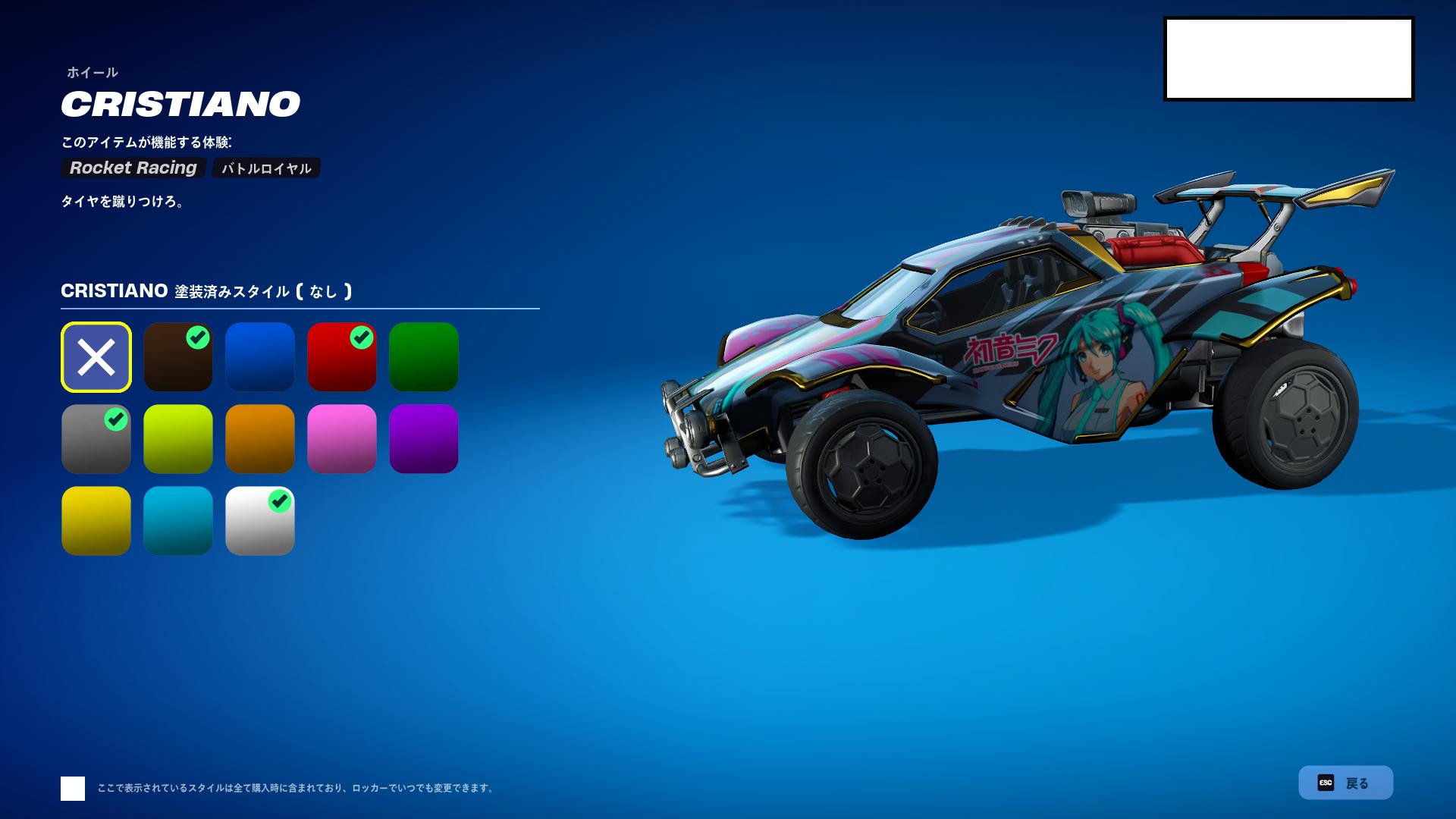The width and height of the screenshot is (1456, 819).
Task: Pick the purple paint swatch
Action: tap(424, 439)
